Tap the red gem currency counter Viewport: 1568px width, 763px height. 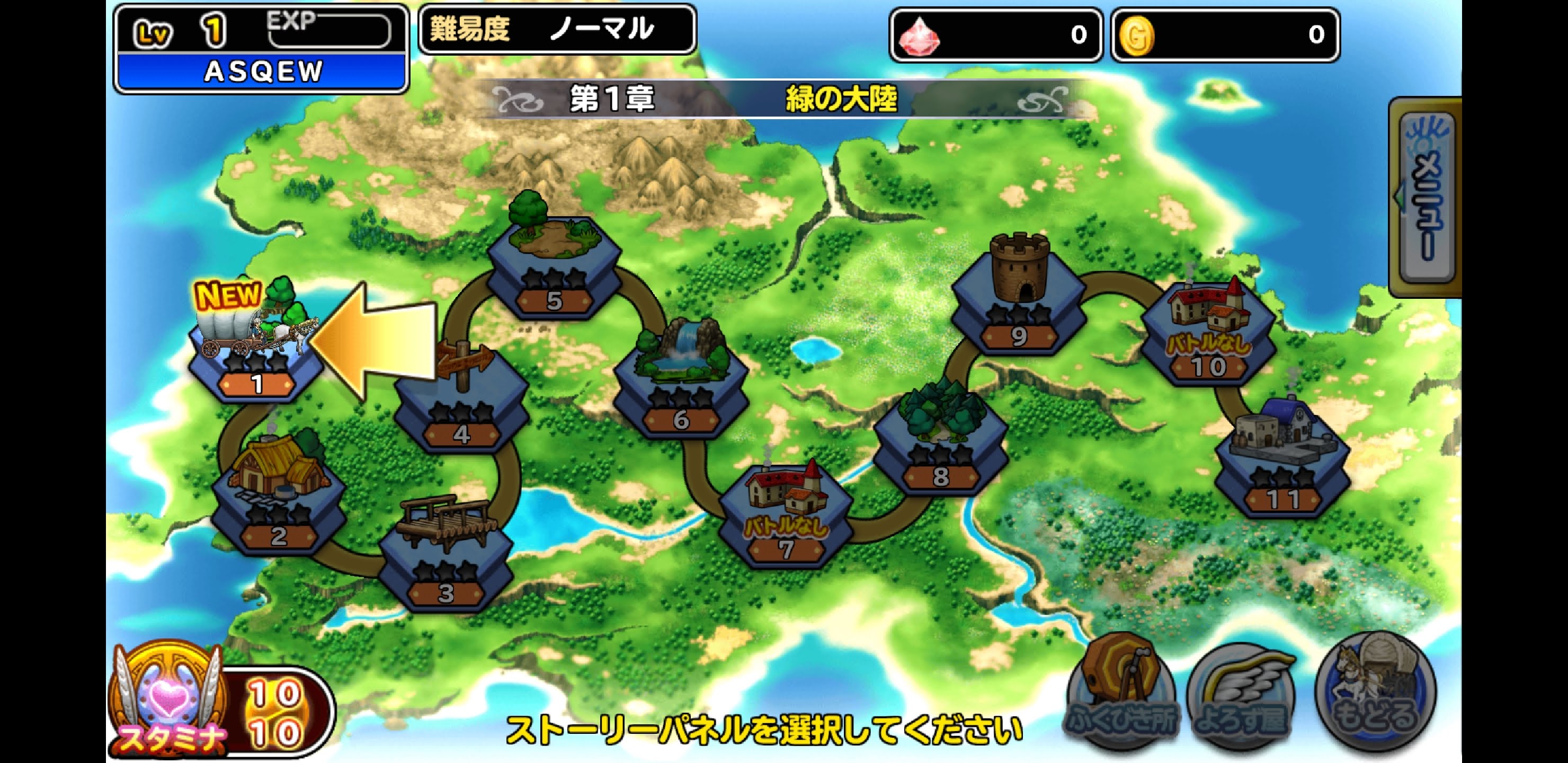point(996,35)
